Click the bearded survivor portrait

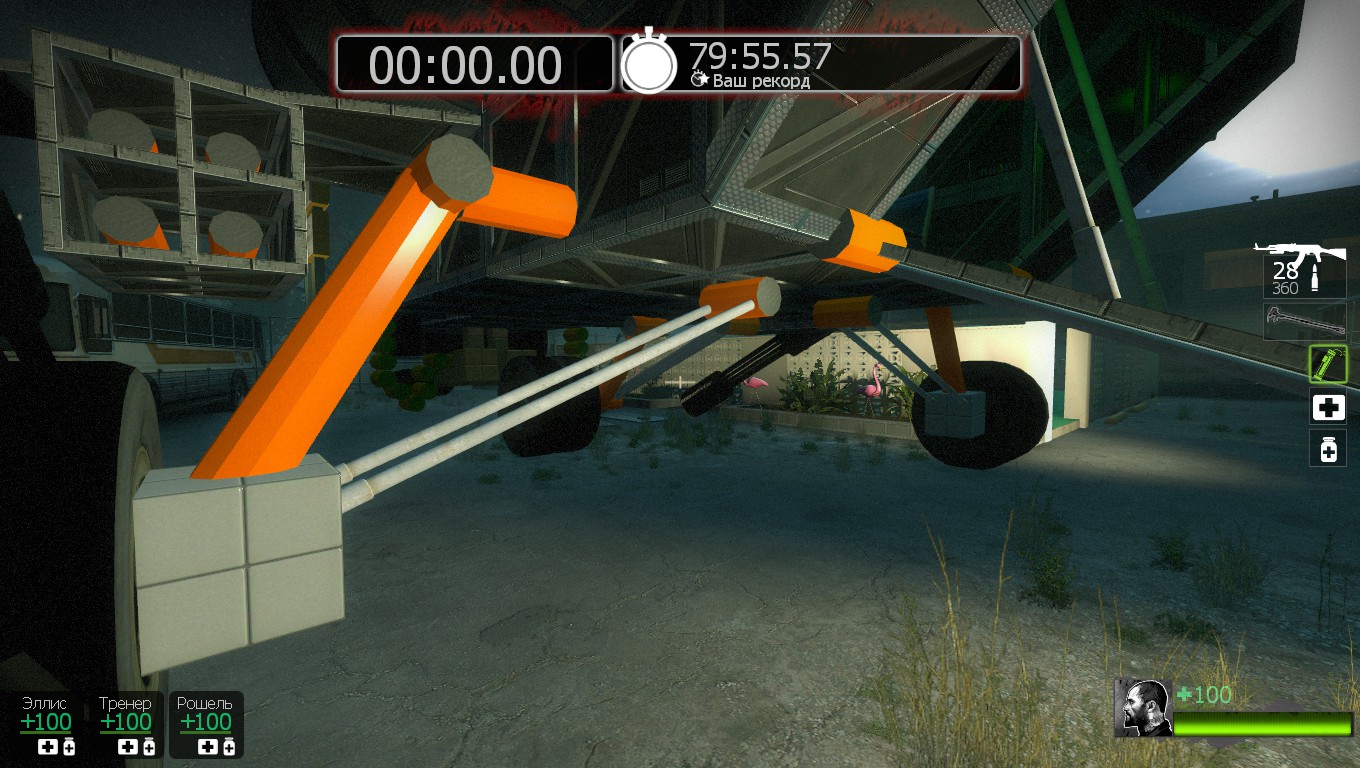[x=1143, y=708]
